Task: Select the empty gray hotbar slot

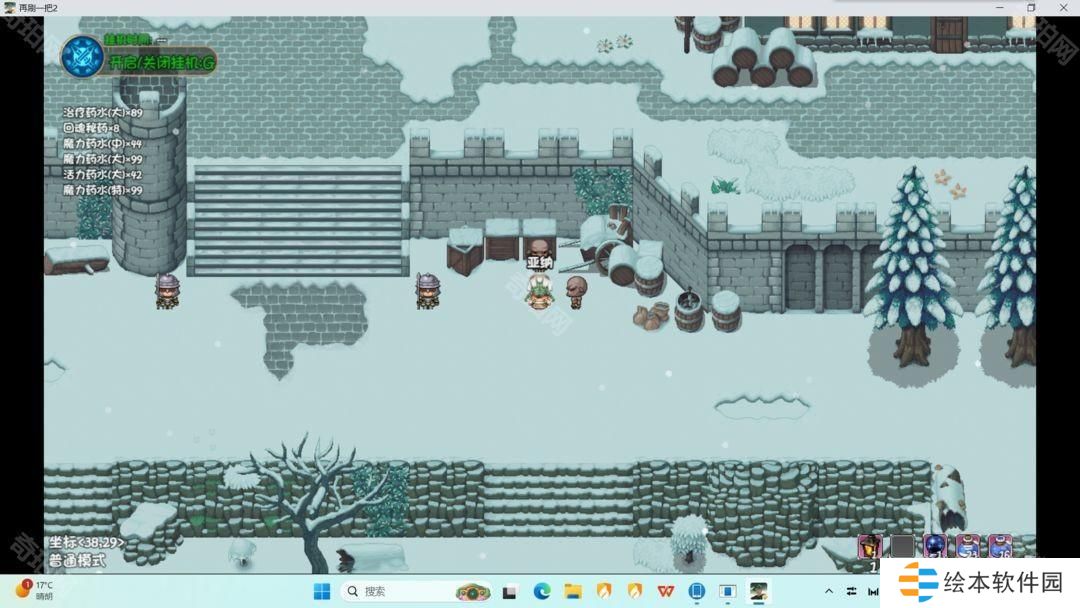Action: (x=902, y=546)
